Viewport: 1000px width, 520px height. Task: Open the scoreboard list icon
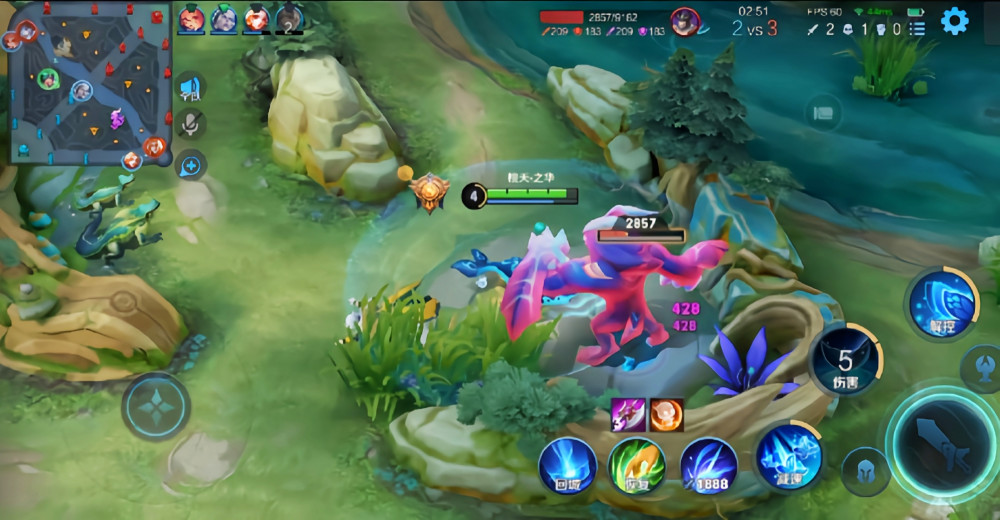pyautogui.click(x=916, y=29)
